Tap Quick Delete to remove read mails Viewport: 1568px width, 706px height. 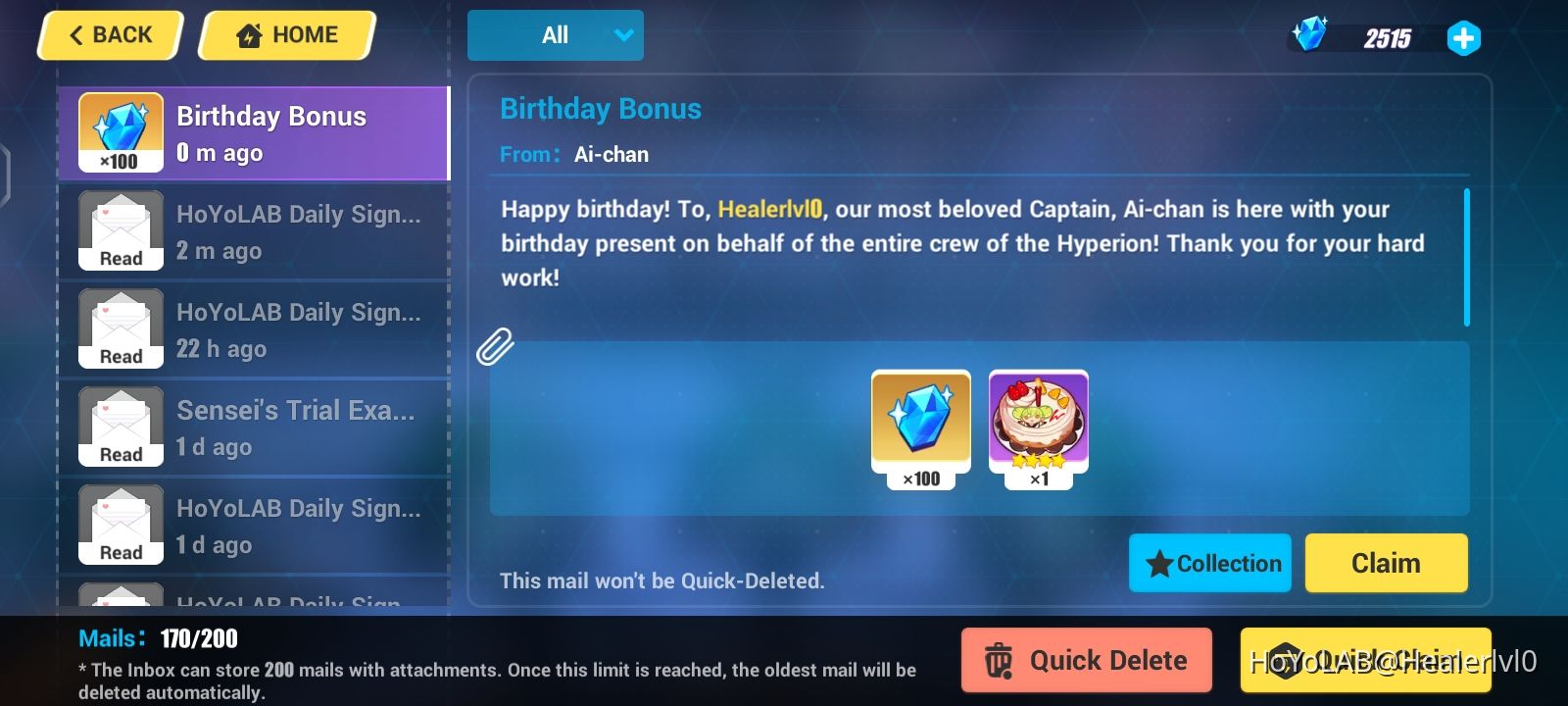(x=1084, y=660)
